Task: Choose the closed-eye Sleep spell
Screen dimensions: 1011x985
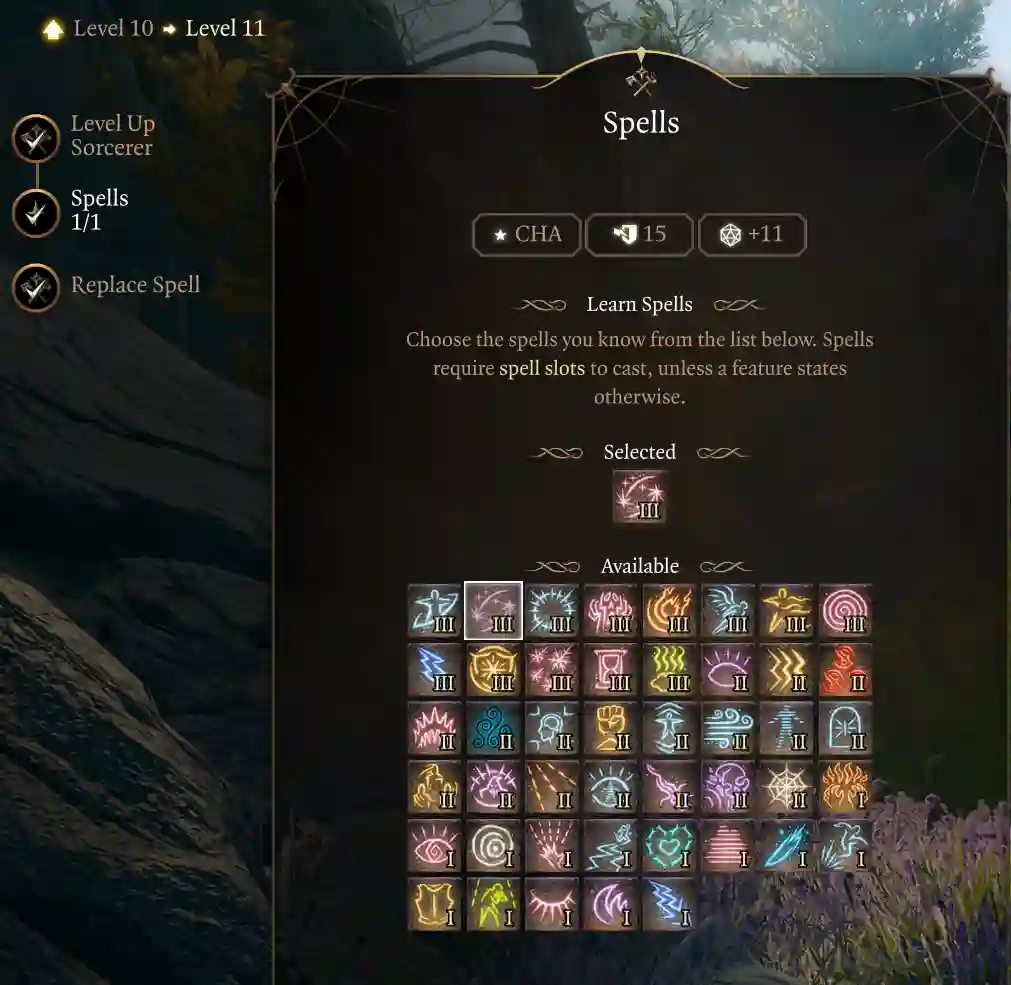Action: point(552,904)
